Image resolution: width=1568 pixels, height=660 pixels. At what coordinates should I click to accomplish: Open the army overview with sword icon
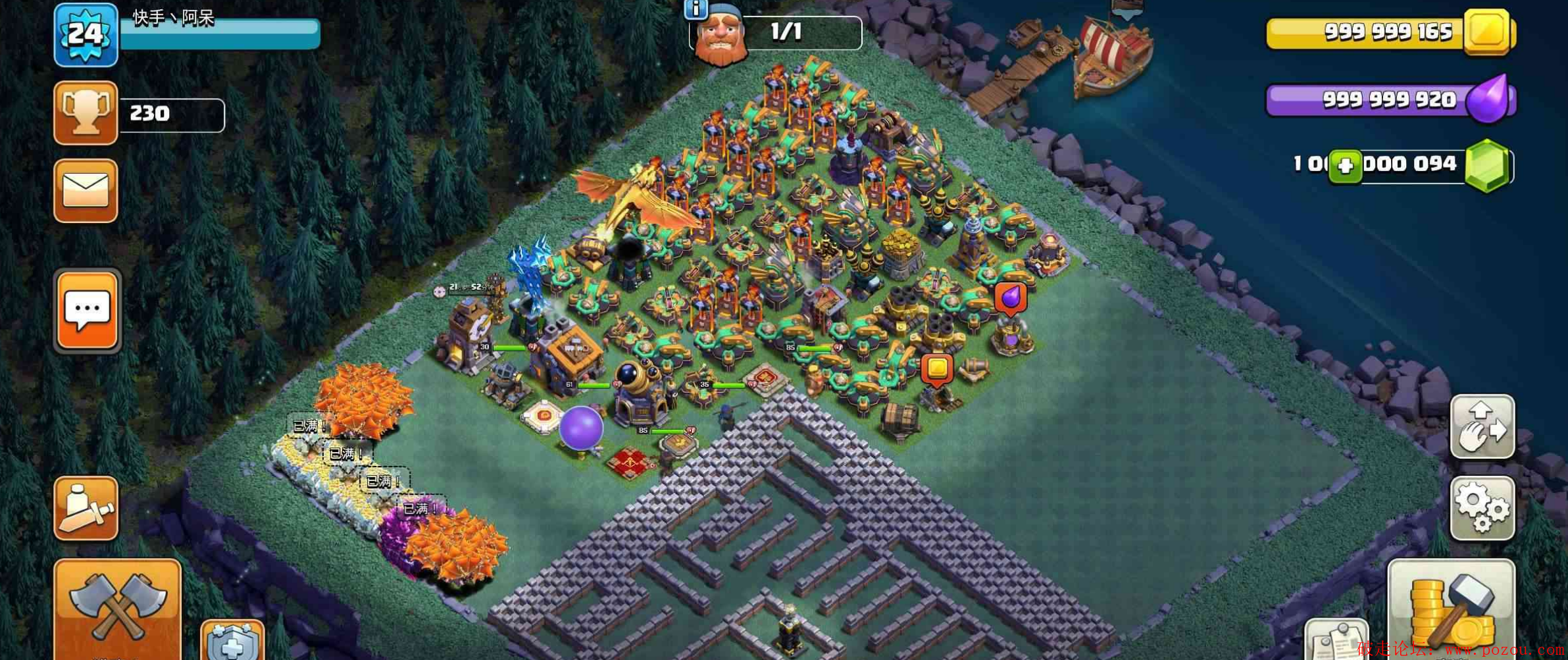86,508
